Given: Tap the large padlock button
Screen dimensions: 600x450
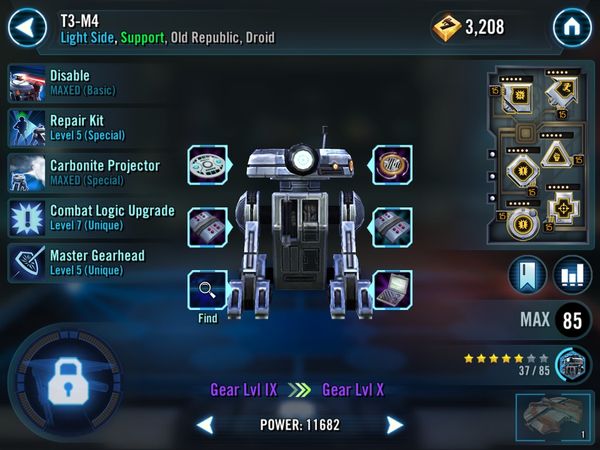Looking at the screenshot, I should (x=63, y=376).
